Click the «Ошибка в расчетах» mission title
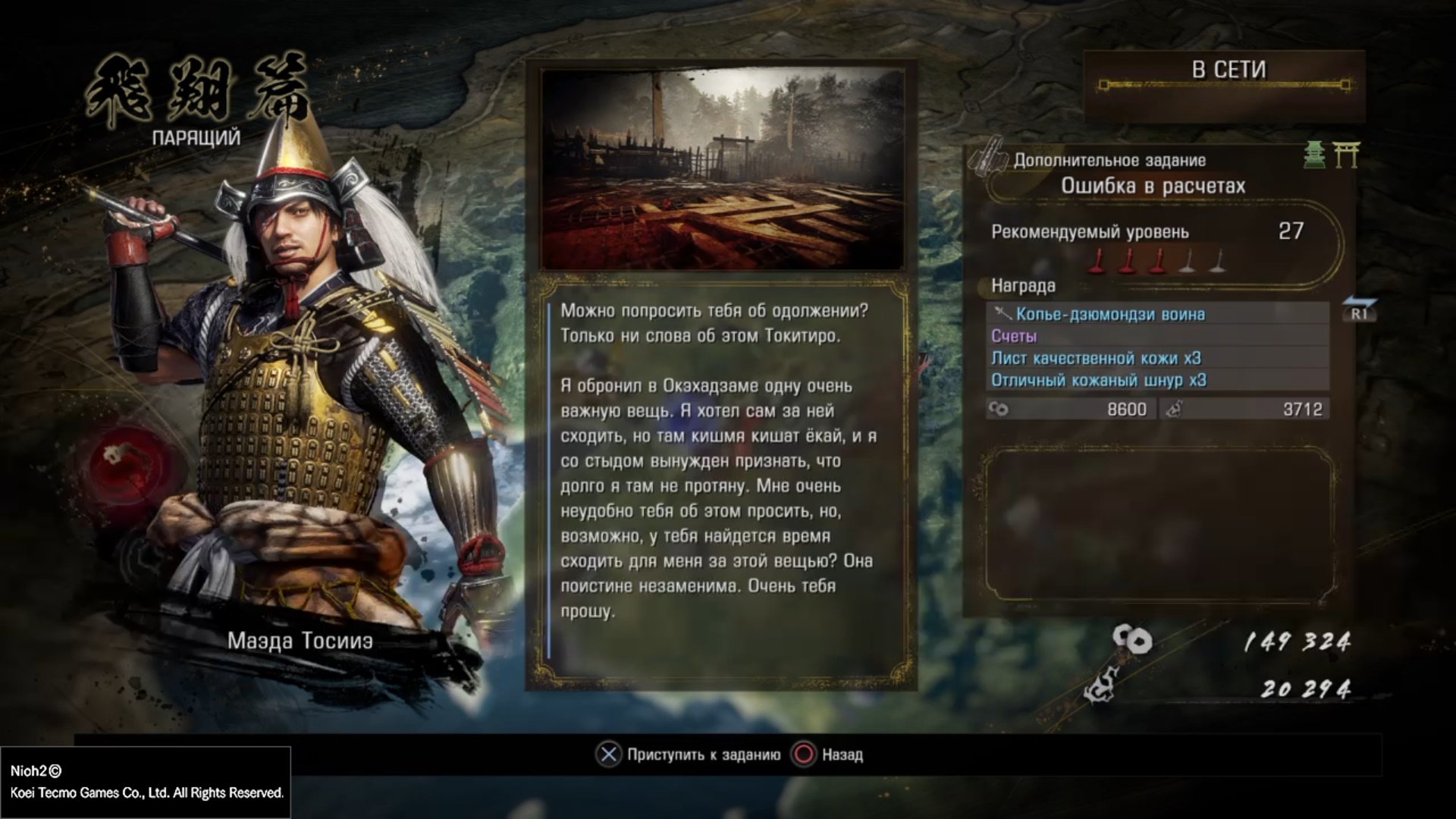Viewport: 1456px width, 819px height. 1153,186
